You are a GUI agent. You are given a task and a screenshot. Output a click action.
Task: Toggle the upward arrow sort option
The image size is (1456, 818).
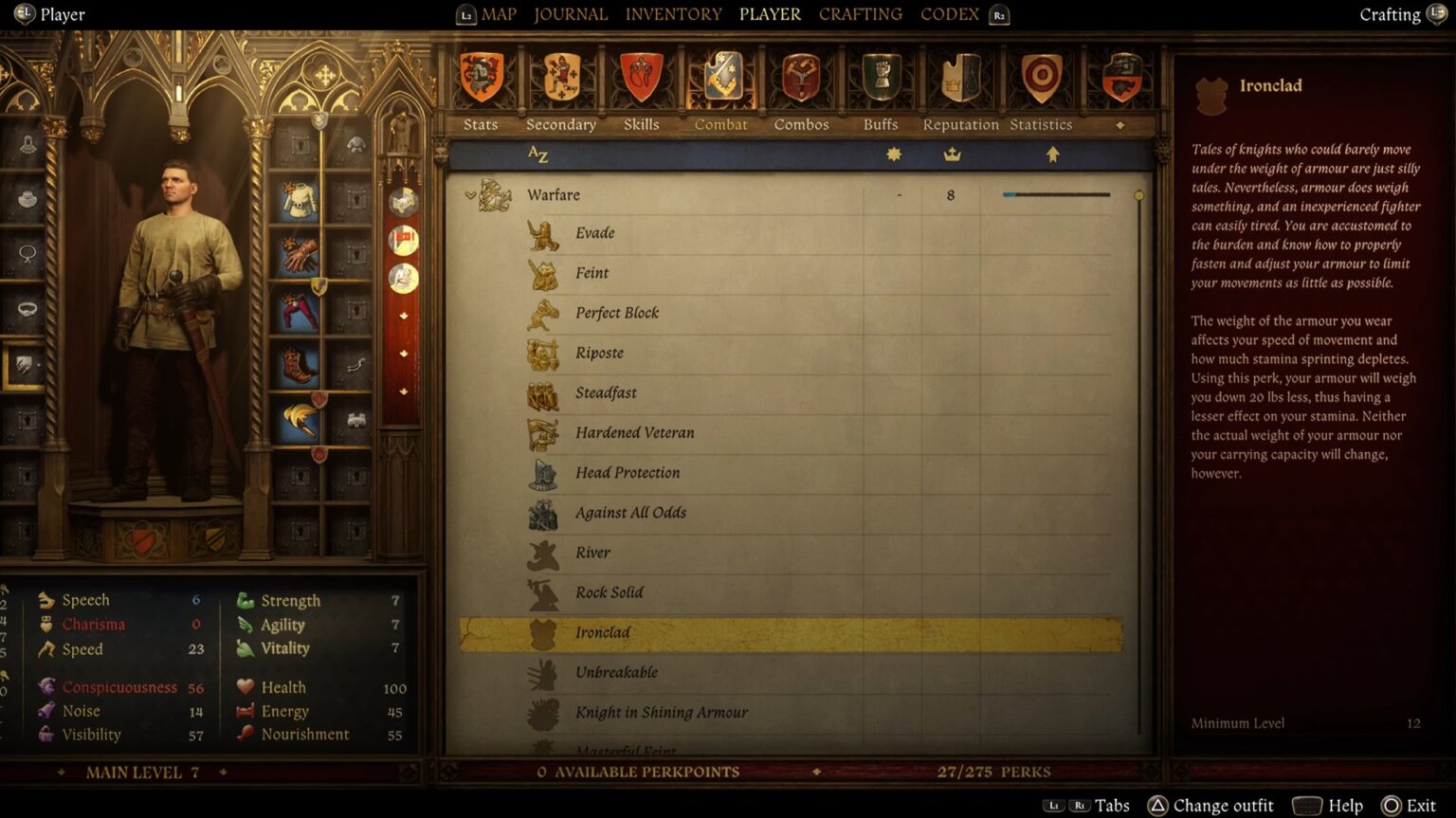(x=1053, y=155)
